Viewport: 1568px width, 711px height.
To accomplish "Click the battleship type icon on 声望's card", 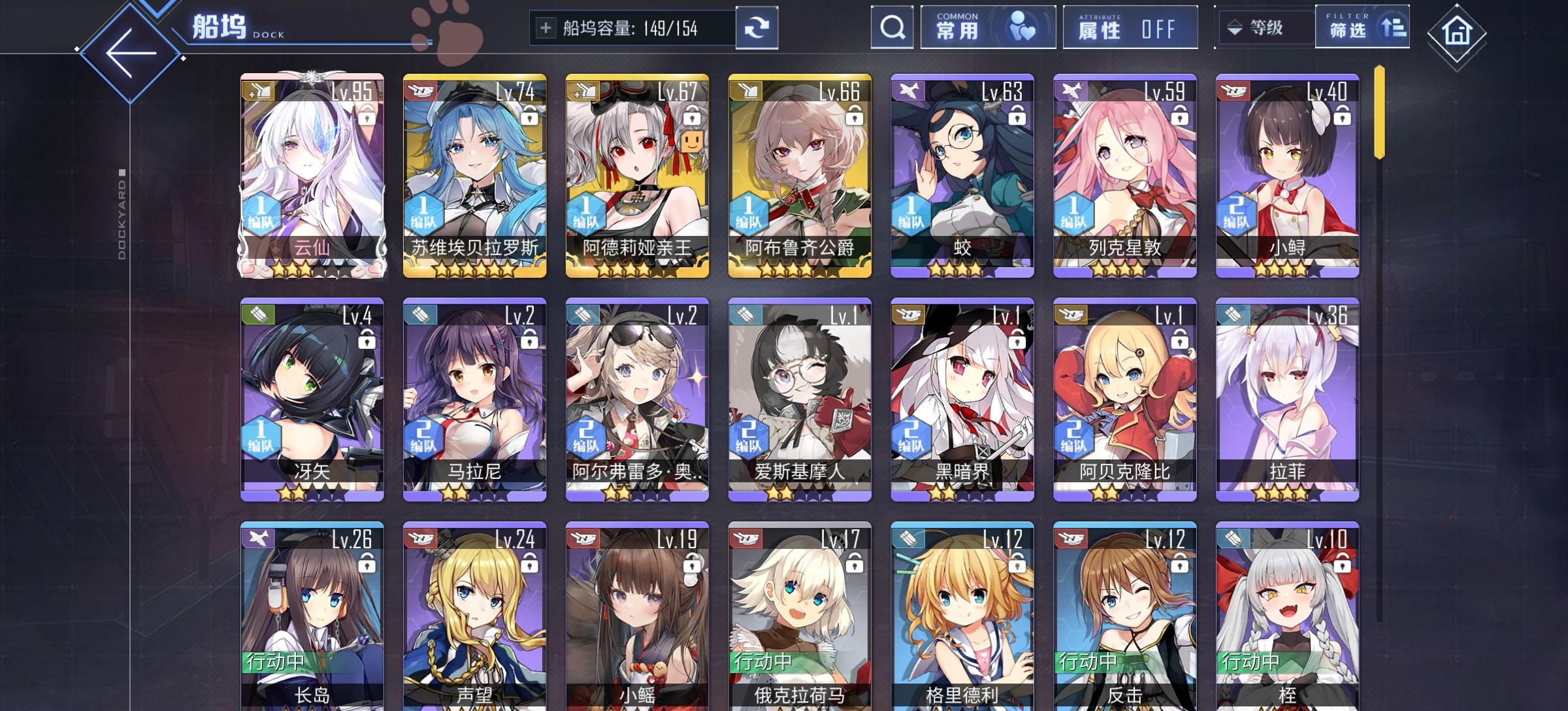I will [419, 538].
